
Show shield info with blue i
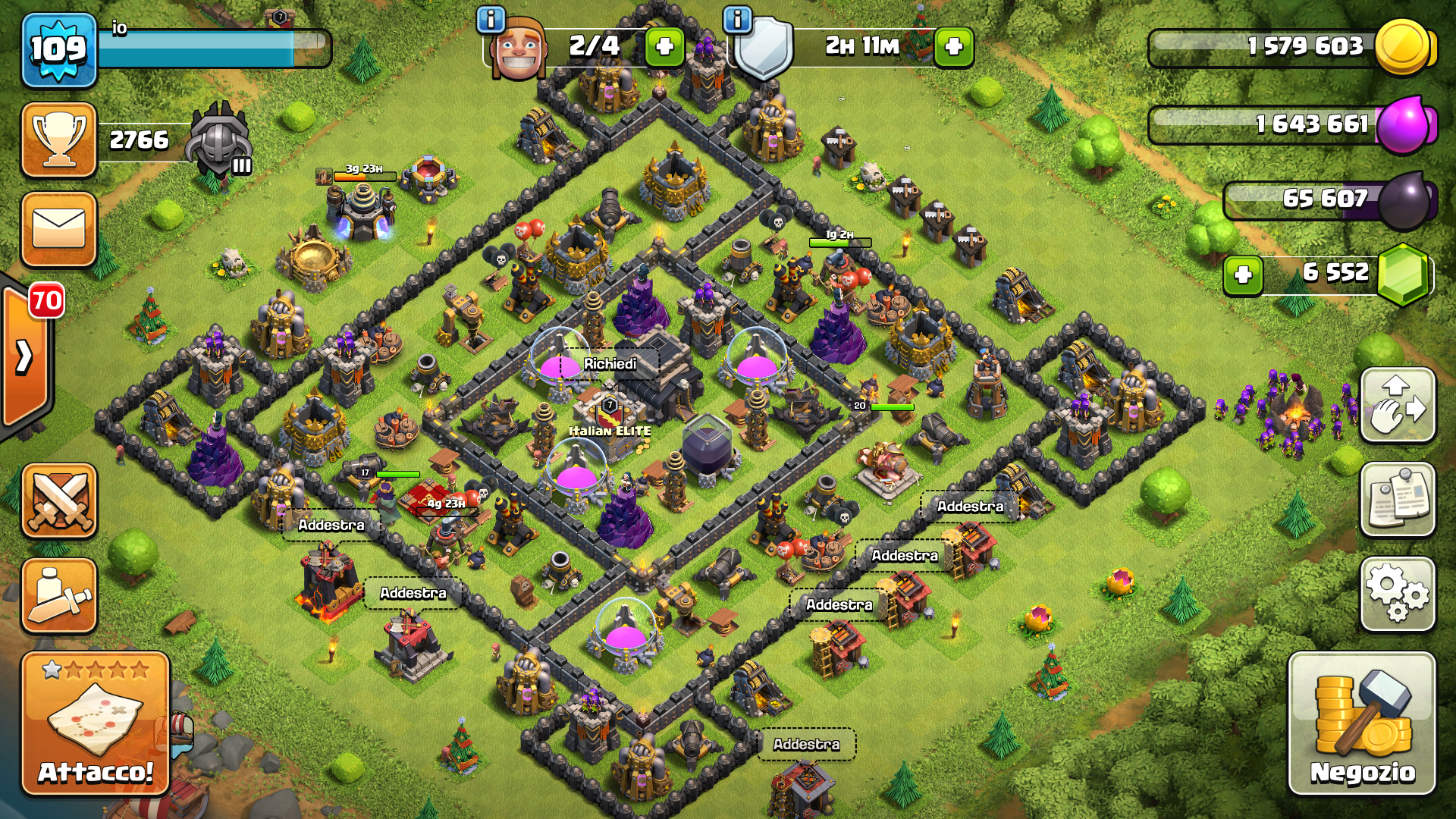tap(737, 19)
